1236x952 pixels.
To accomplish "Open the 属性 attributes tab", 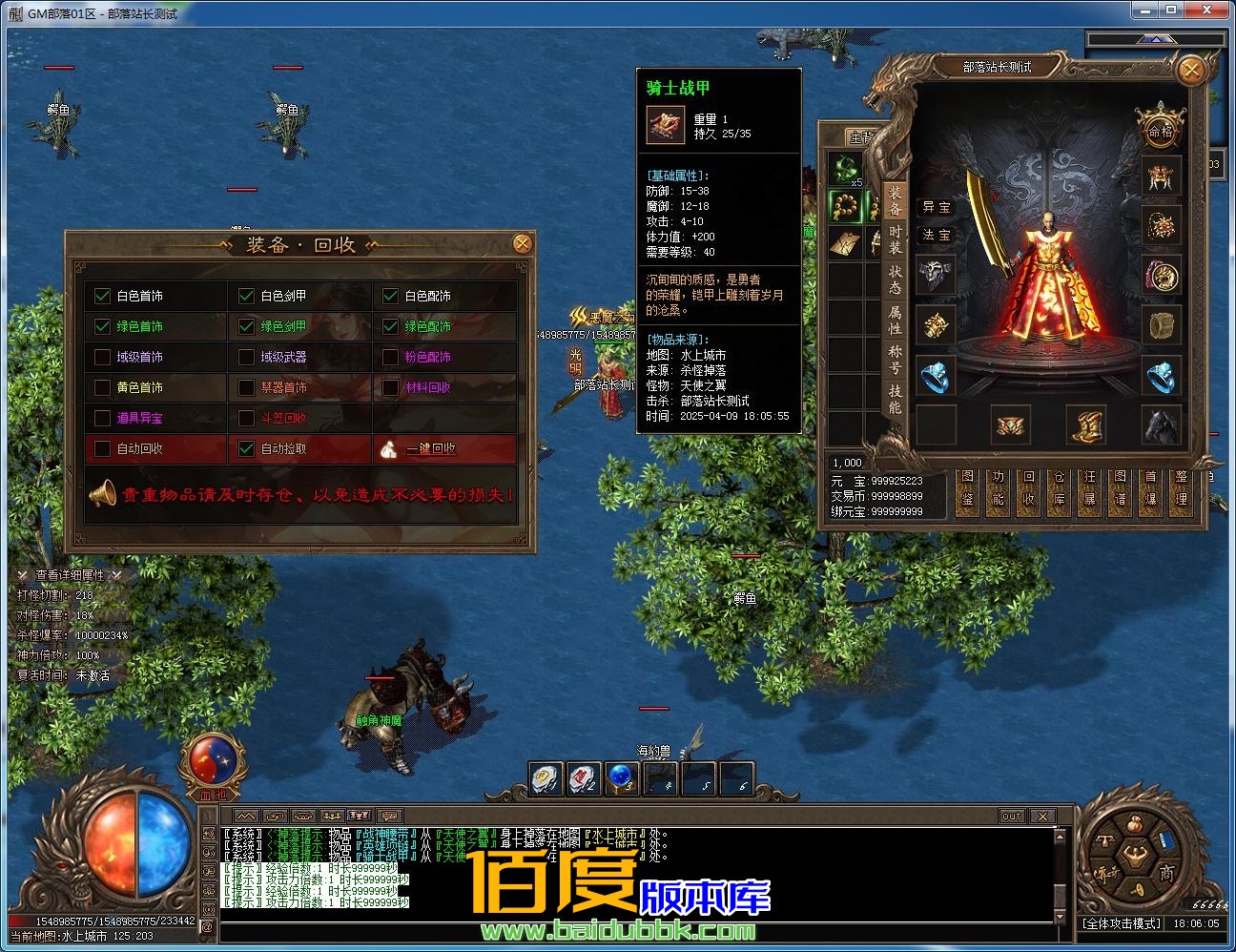I will (895, 322).
